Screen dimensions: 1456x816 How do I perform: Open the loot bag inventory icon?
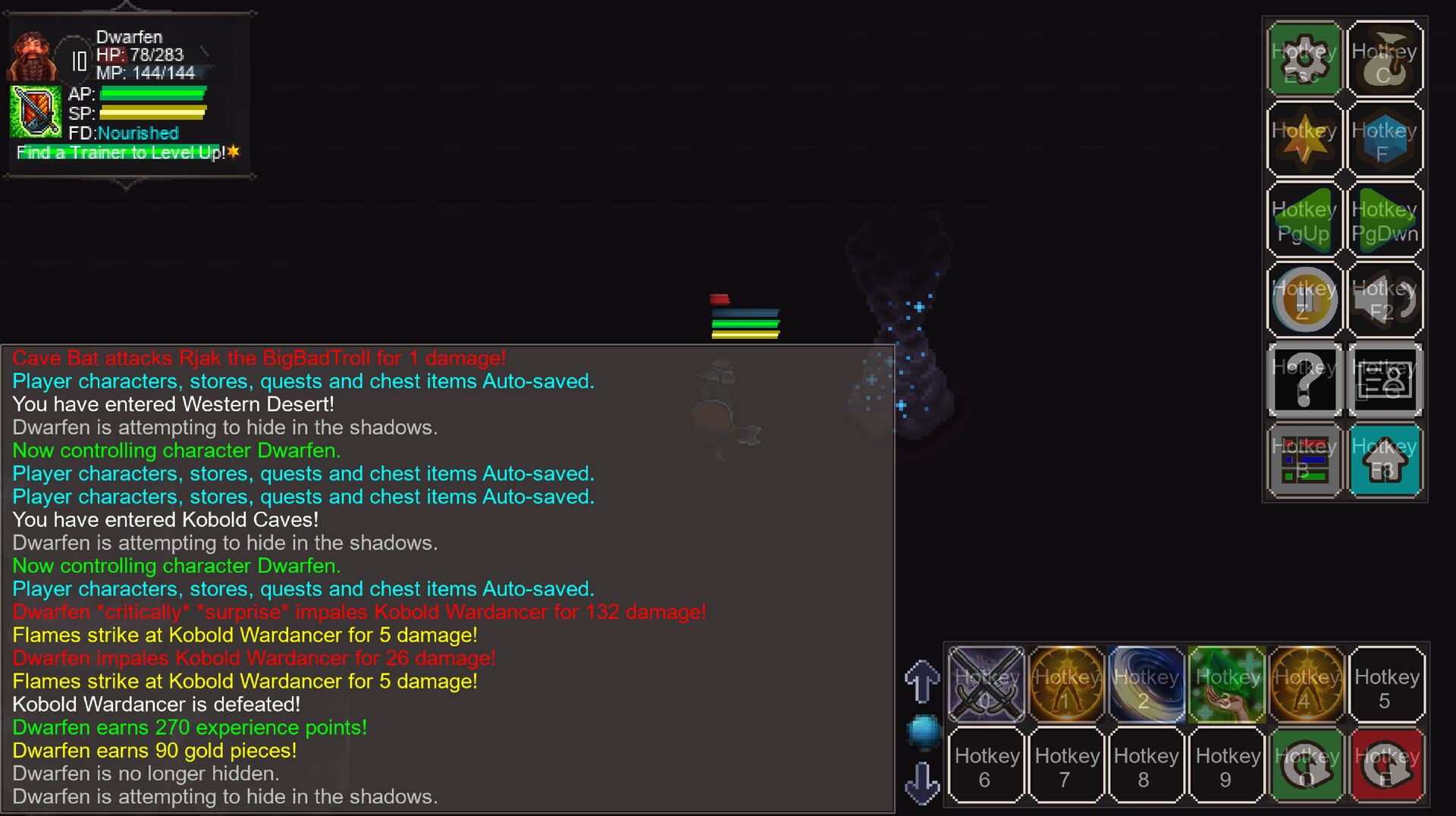[x=1385, y=58]
